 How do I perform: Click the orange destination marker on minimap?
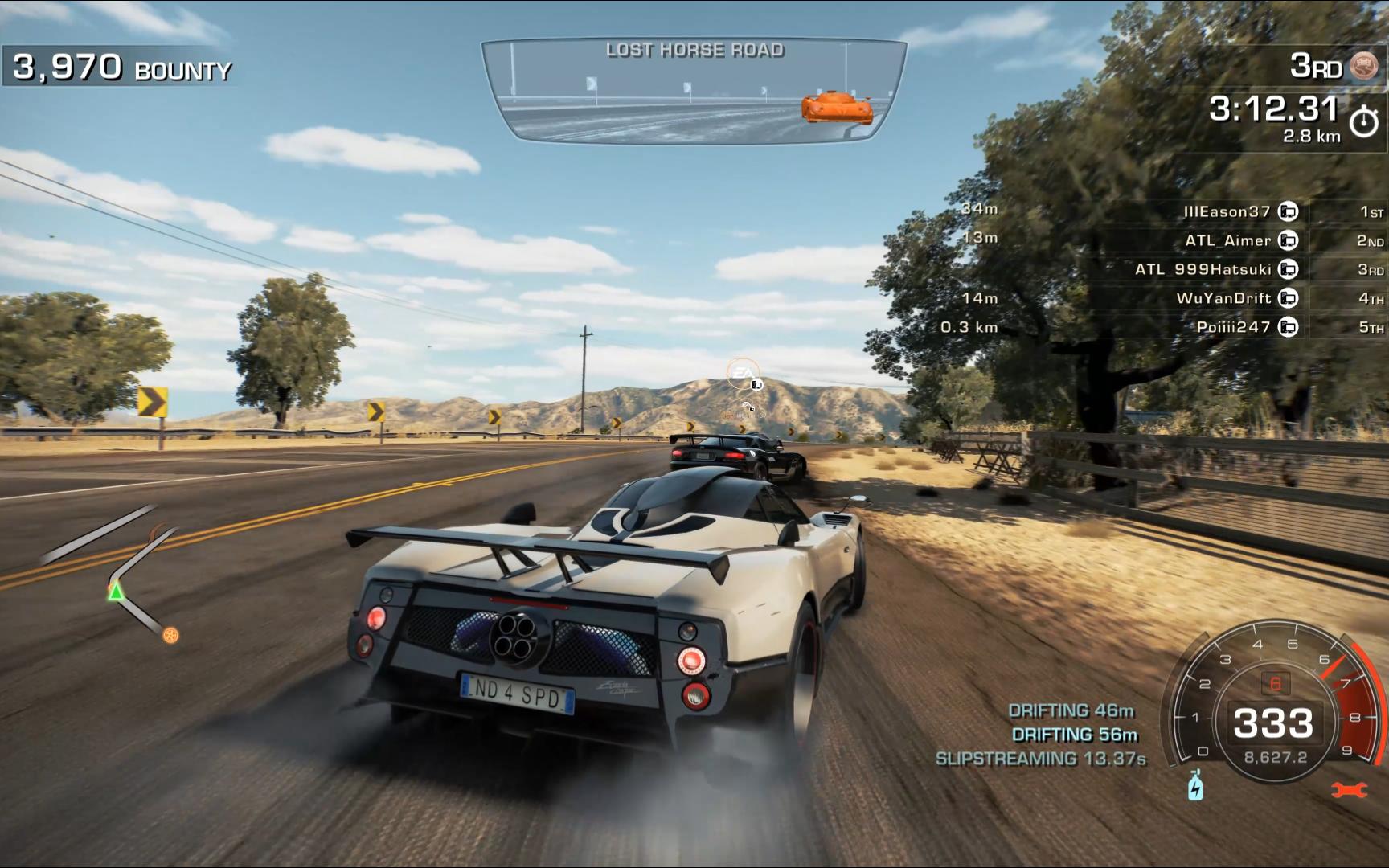tap(170, 636)
